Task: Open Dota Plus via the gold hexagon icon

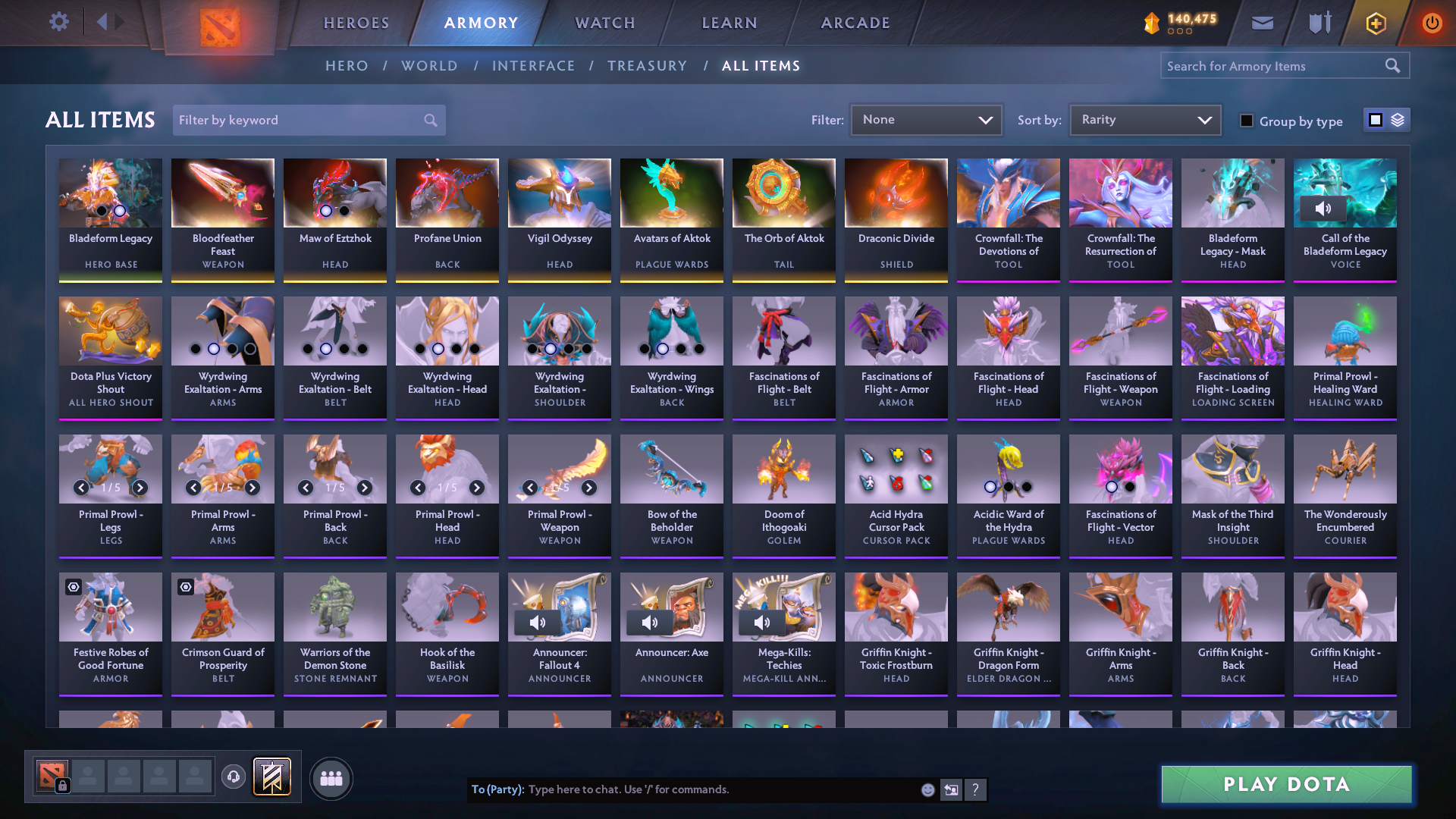Action: (x=1376, y=22)
